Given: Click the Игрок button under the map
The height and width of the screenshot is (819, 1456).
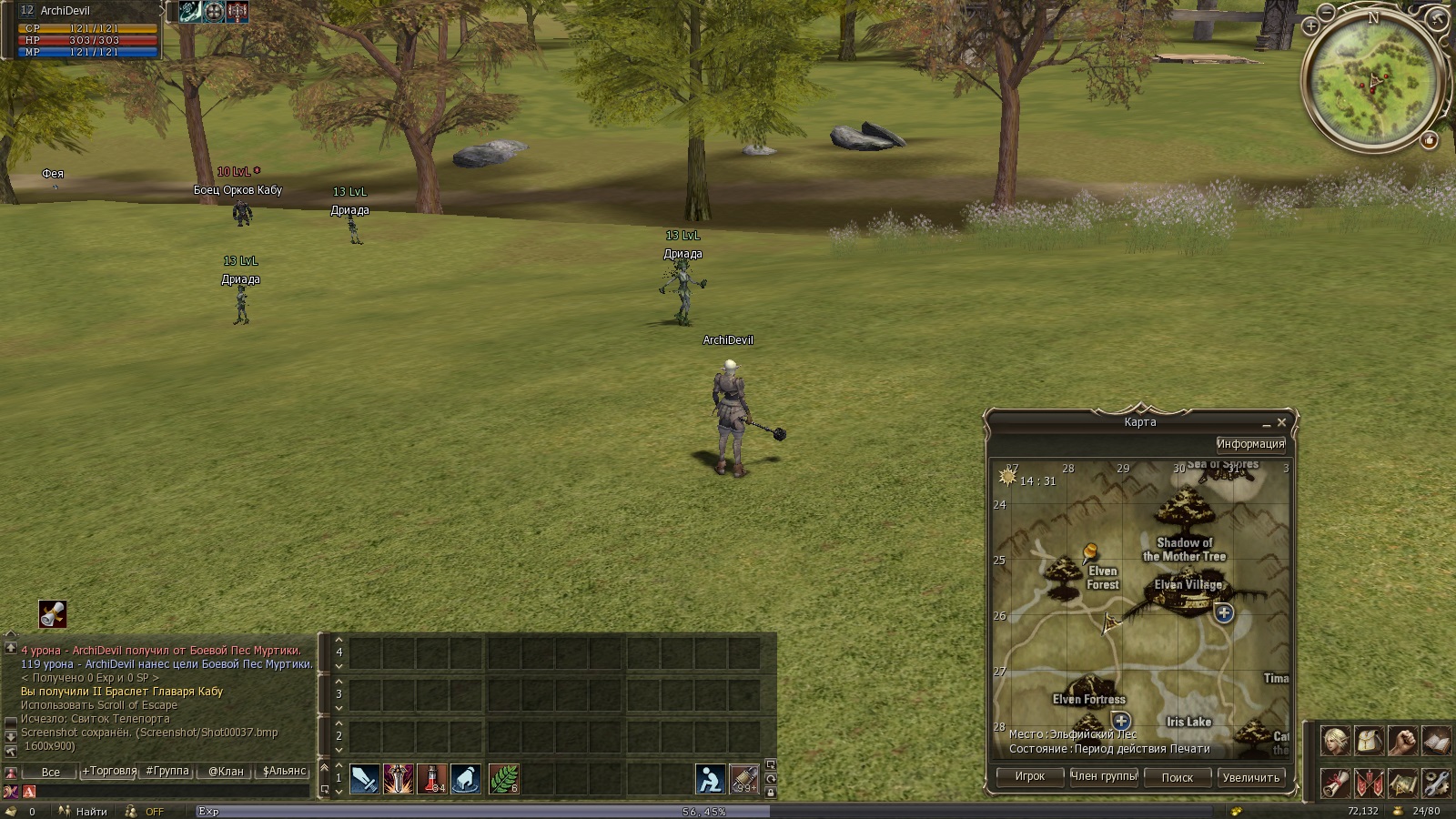Looking at the screenshot, I should [x=1029, y=777].
